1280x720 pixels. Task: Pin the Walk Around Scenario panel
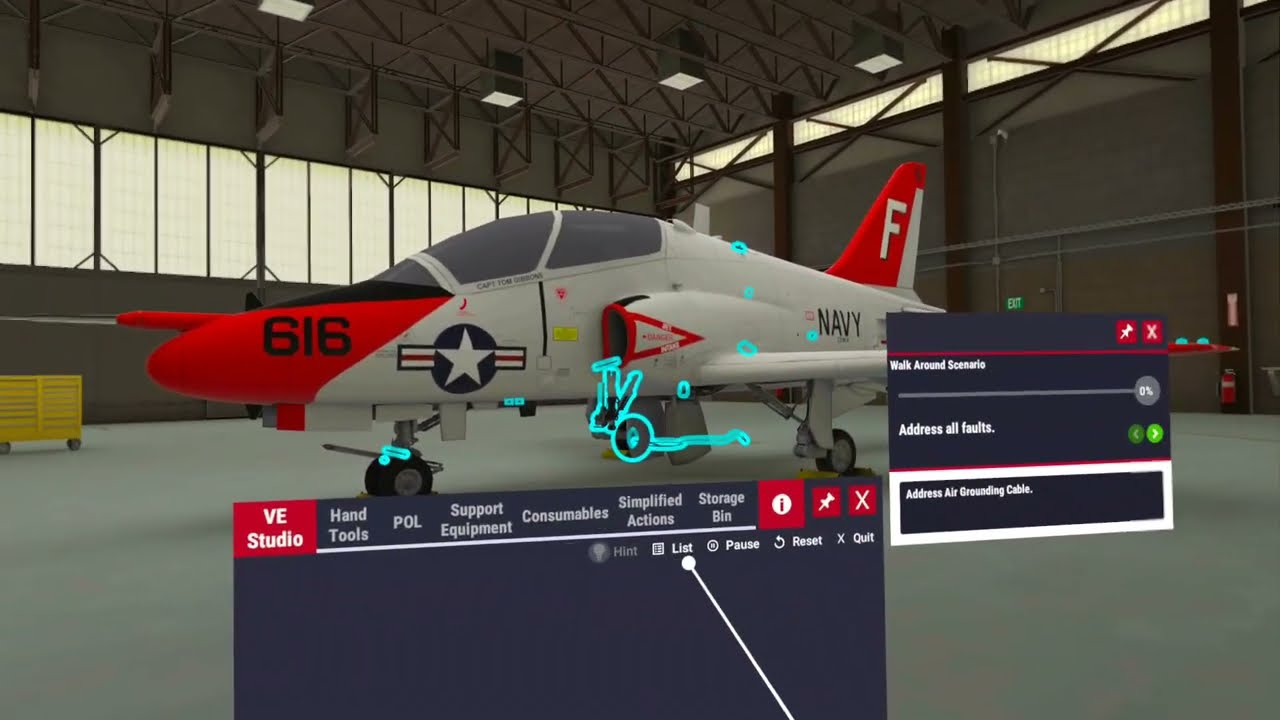pyautogui.click(x=1125, y=332)
